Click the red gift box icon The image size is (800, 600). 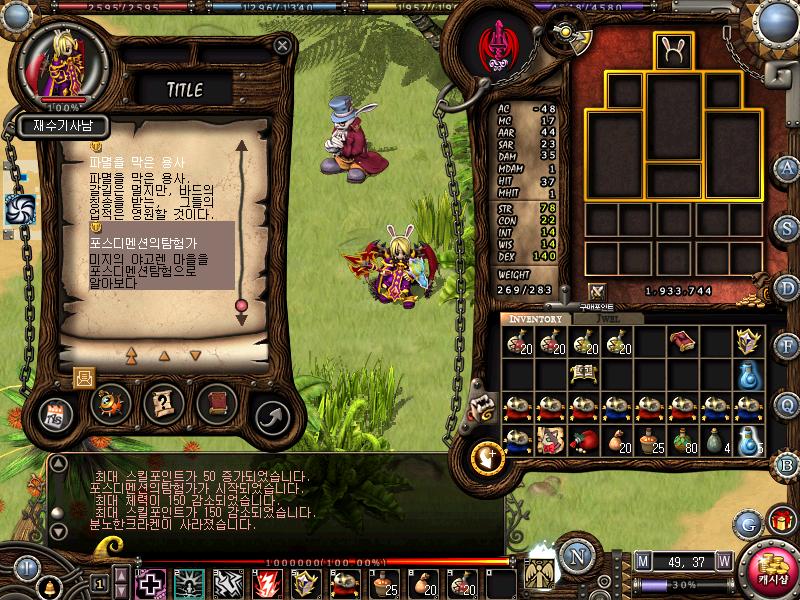(x=780, y=521)
